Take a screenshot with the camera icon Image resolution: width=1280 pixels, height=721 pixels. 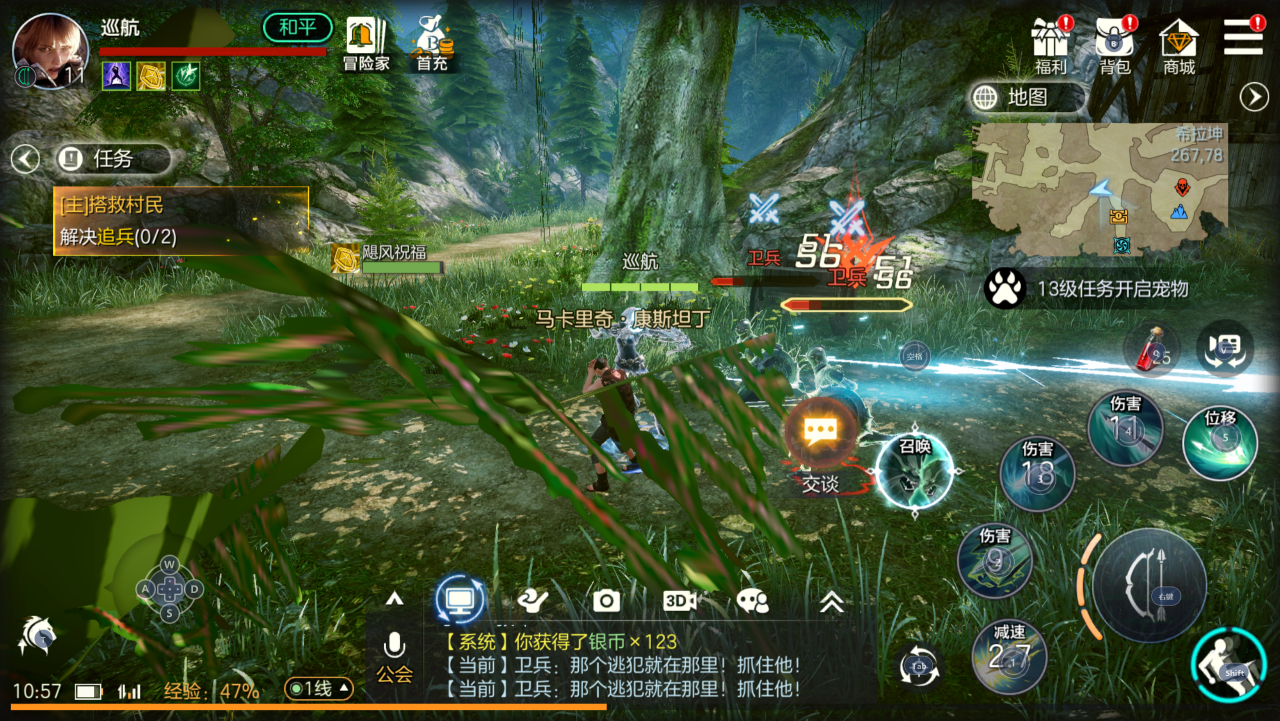[606, 600]
